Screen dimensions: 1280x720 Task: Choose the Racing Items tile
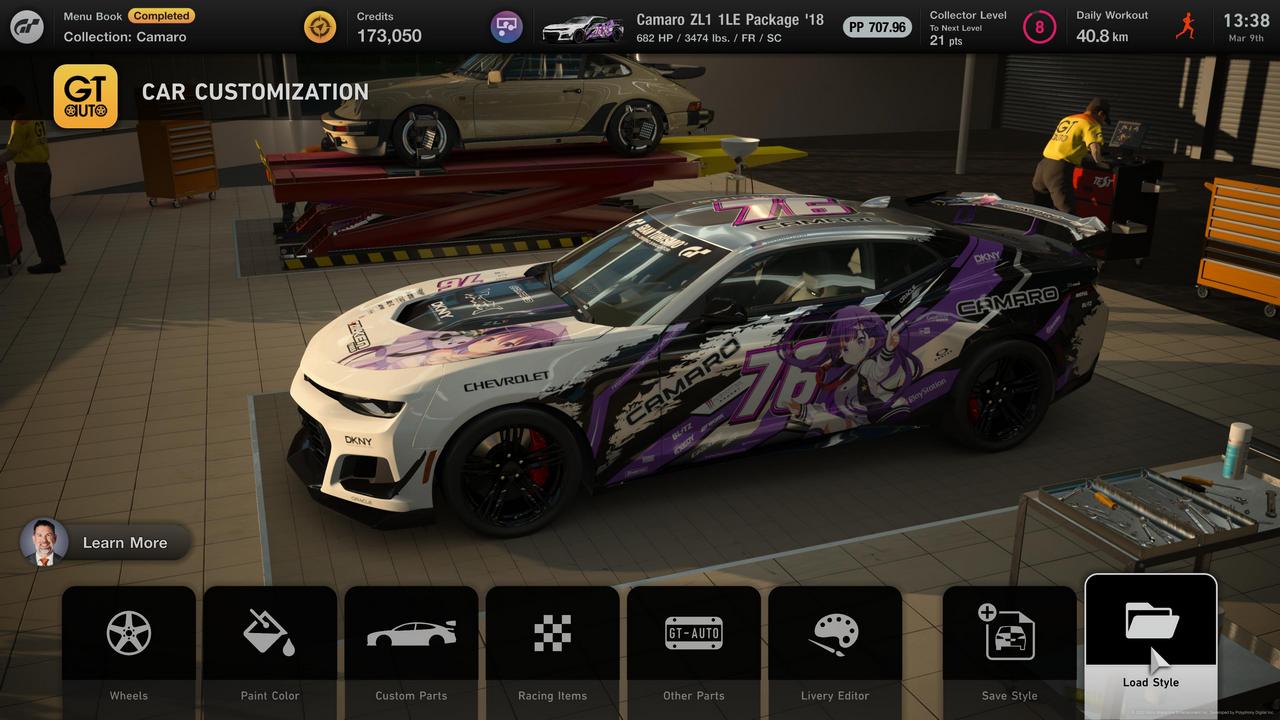(x=552, y=645)
